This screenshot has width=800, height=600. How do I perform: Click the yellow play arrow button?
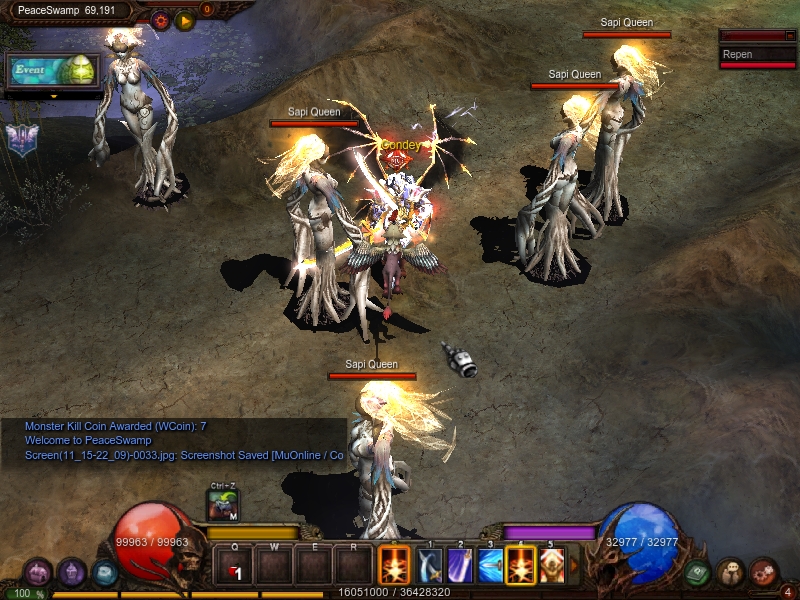coord(185,20)
